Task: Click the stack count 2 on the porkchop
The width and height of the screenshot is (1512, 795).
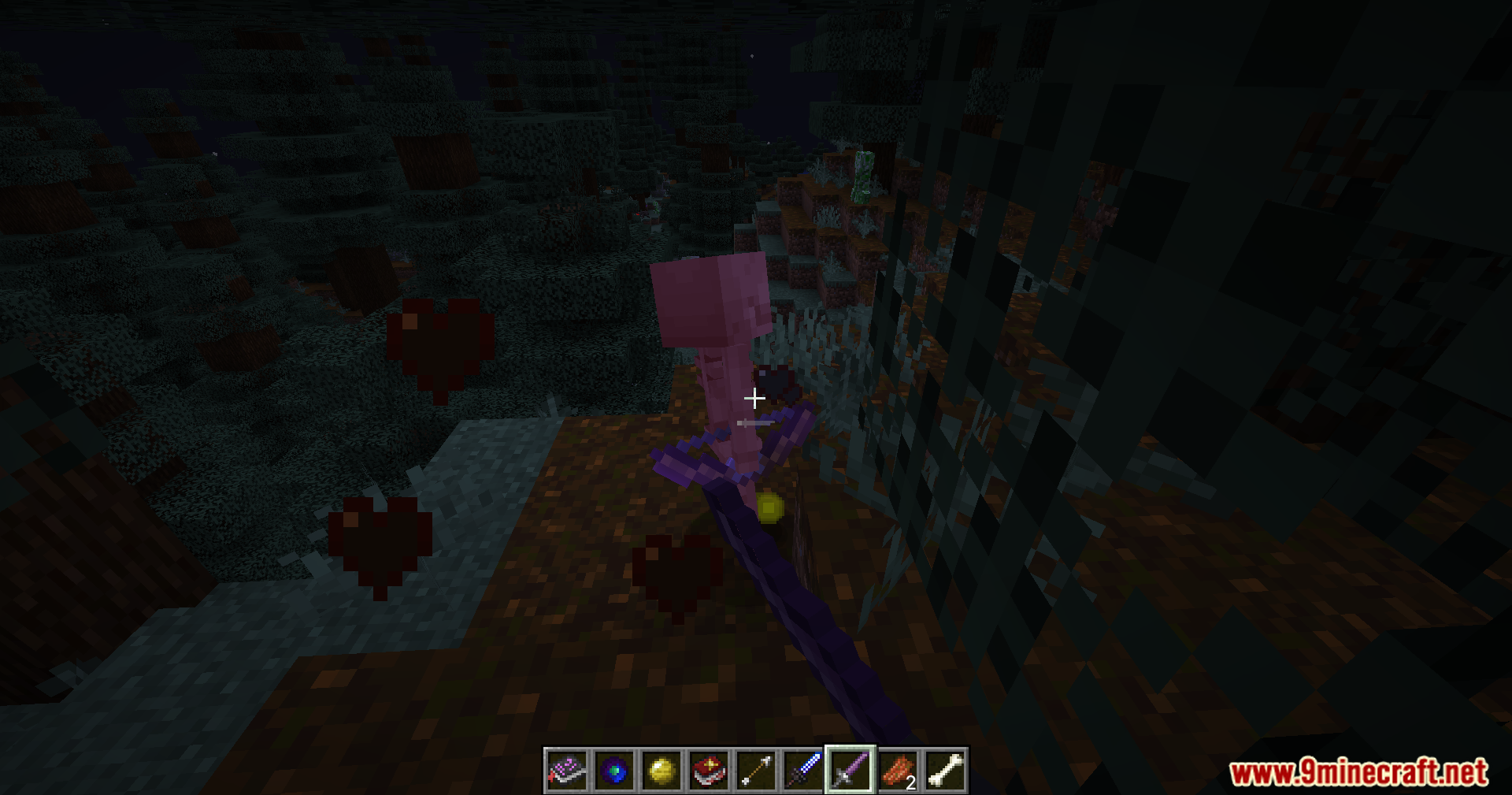Action: [x=910, y=784]
